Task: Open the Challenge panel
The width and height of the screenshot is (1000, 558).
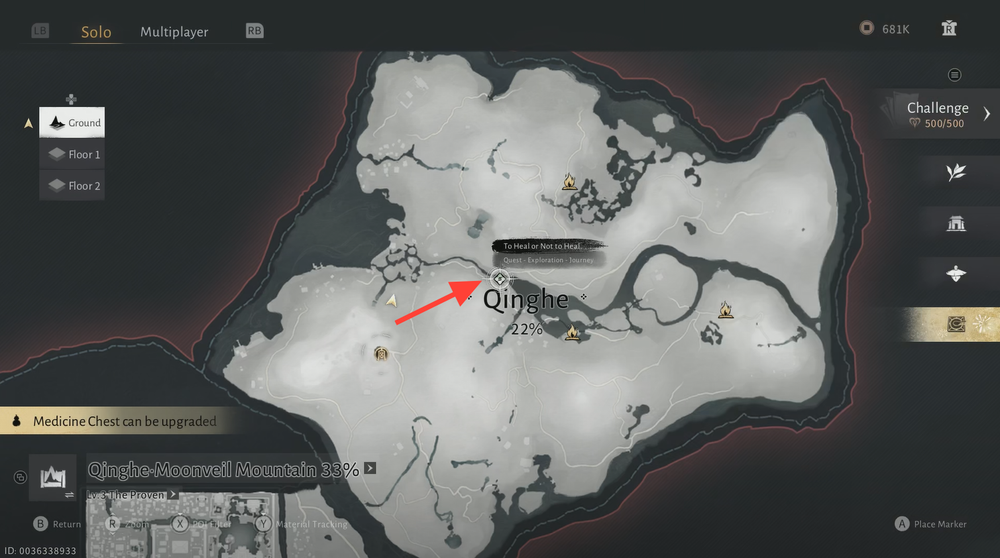Action: tap(938, 114)
